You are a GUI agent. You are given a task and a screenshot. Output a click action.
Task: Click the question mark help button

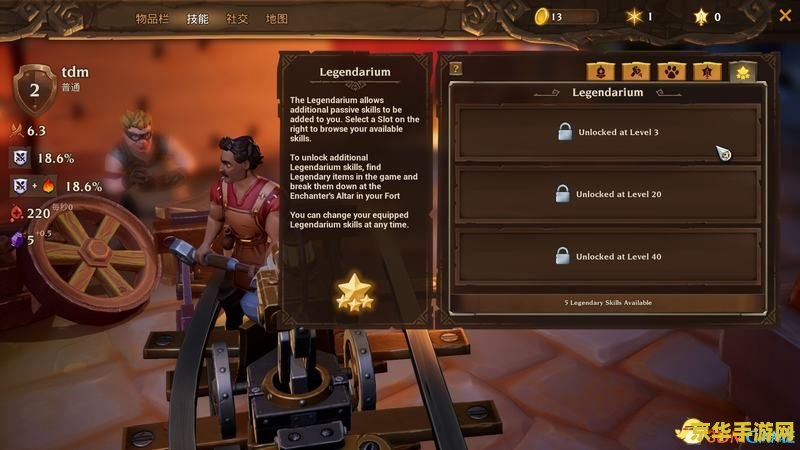[456, 69]
